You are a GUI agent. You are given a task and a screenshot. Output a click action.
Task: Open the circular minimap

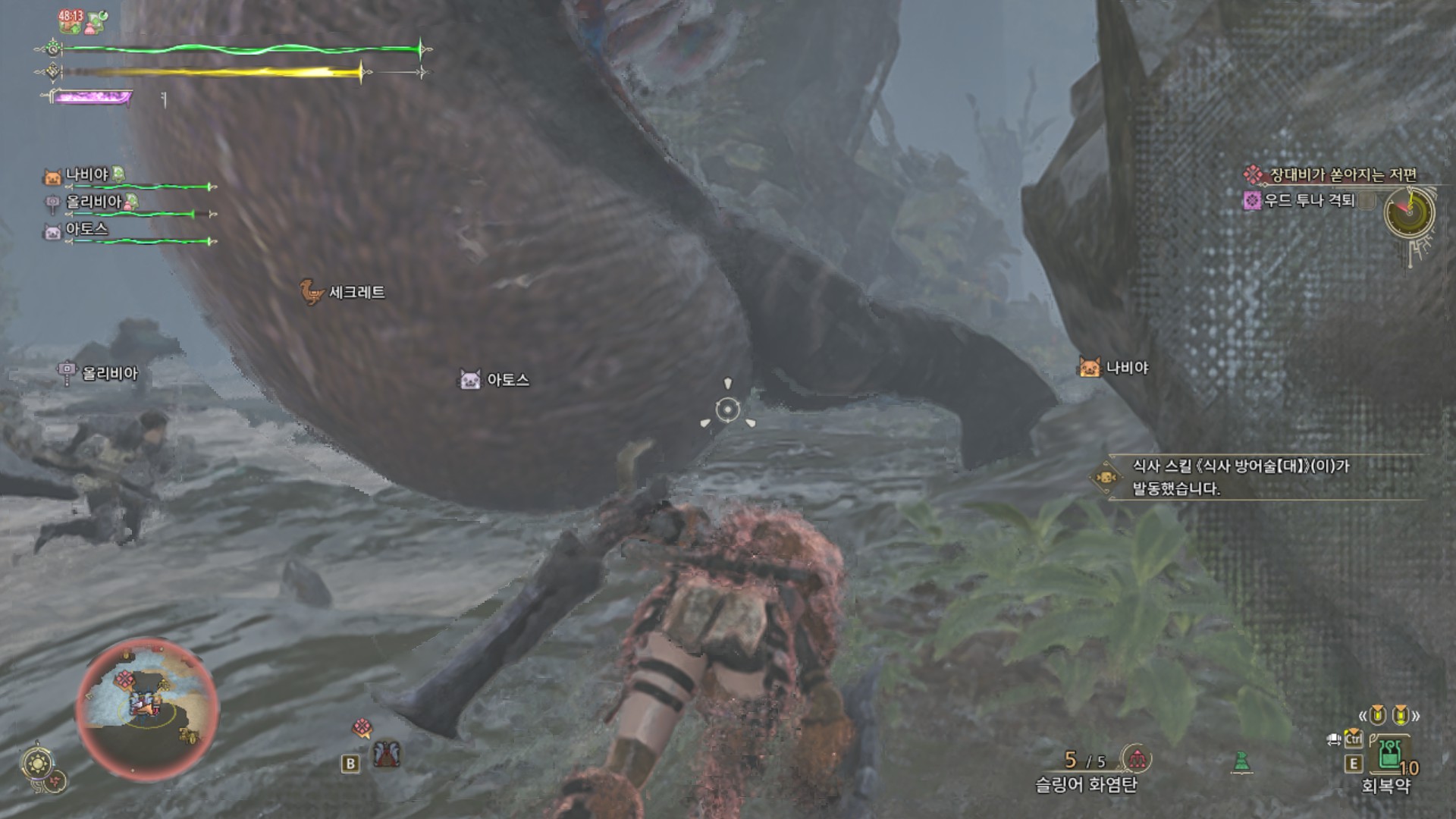click(147, 708)
